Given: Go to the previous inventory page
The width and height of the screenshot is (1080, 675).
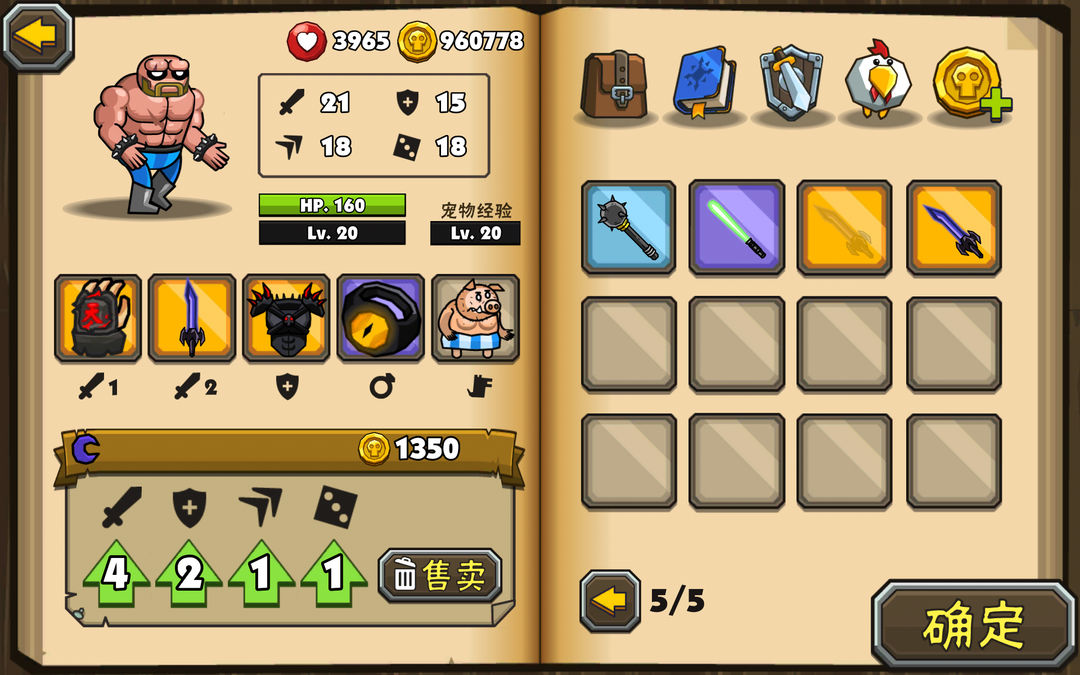Looking at the screenshot, I should click(610, 601).
